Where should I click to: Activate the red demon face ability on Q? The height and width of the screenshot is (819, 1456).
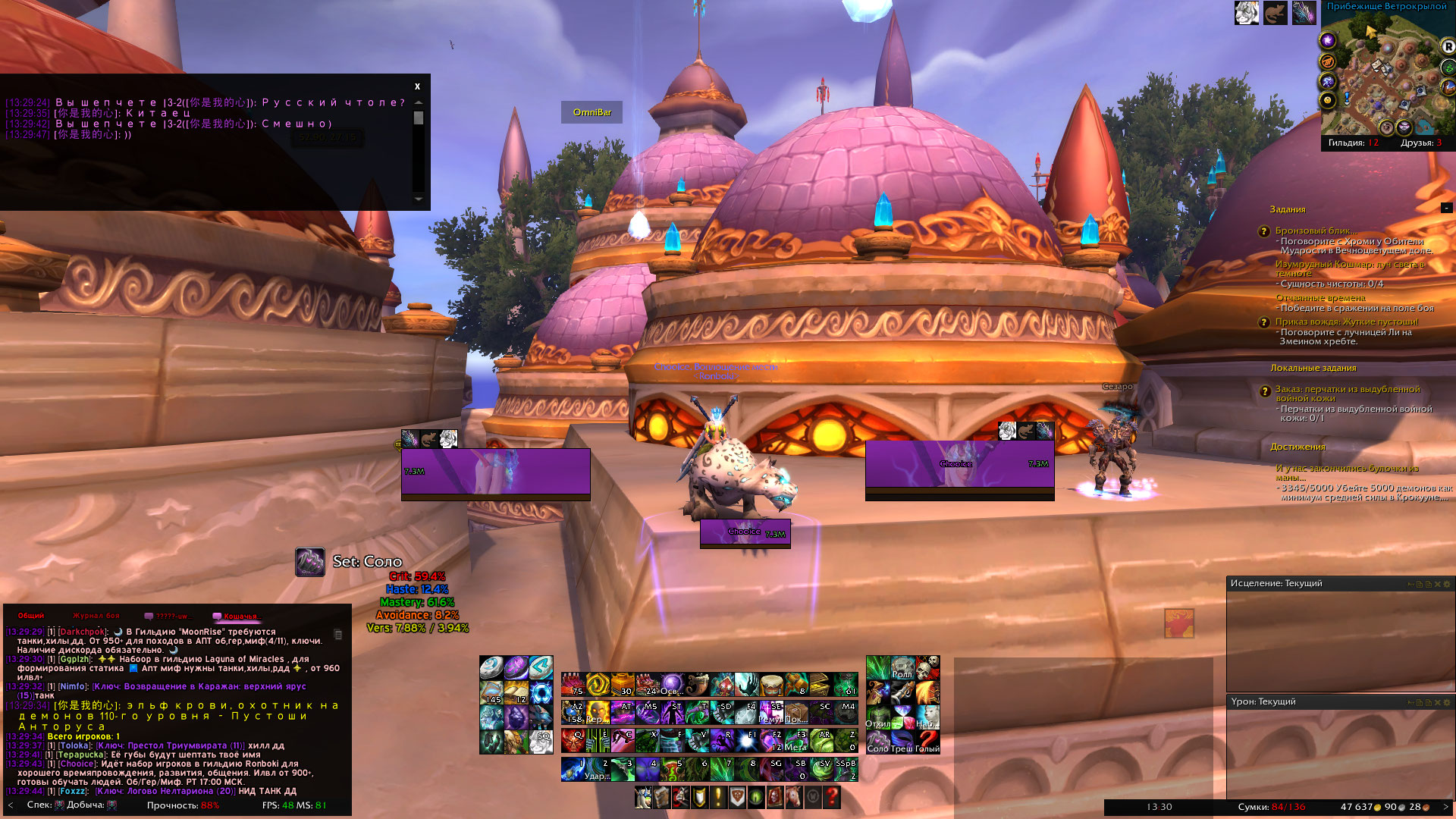click(573, 739)
